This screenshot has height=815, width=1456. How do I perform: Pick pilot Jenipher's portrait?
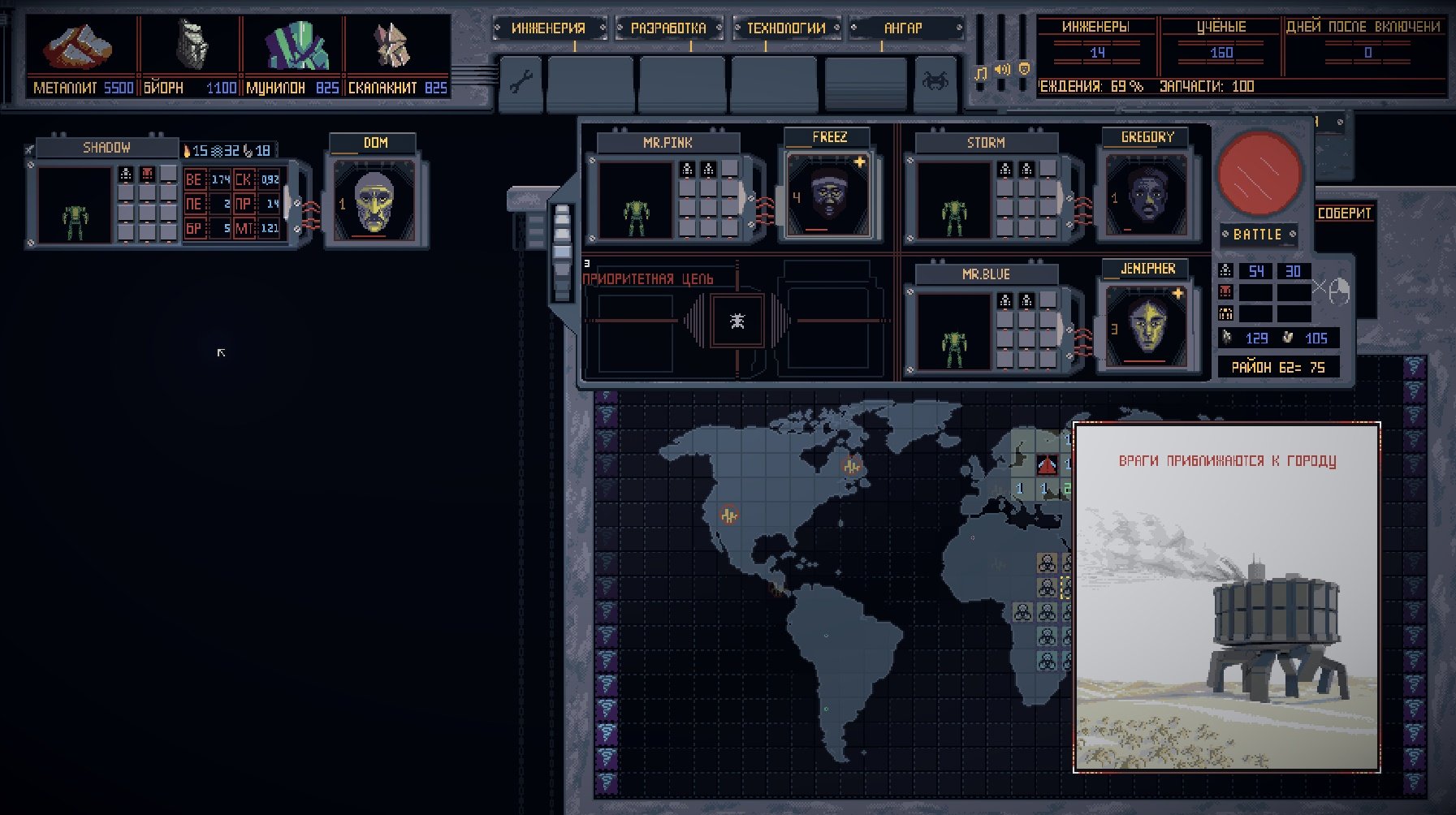[x=1147, y=326]
